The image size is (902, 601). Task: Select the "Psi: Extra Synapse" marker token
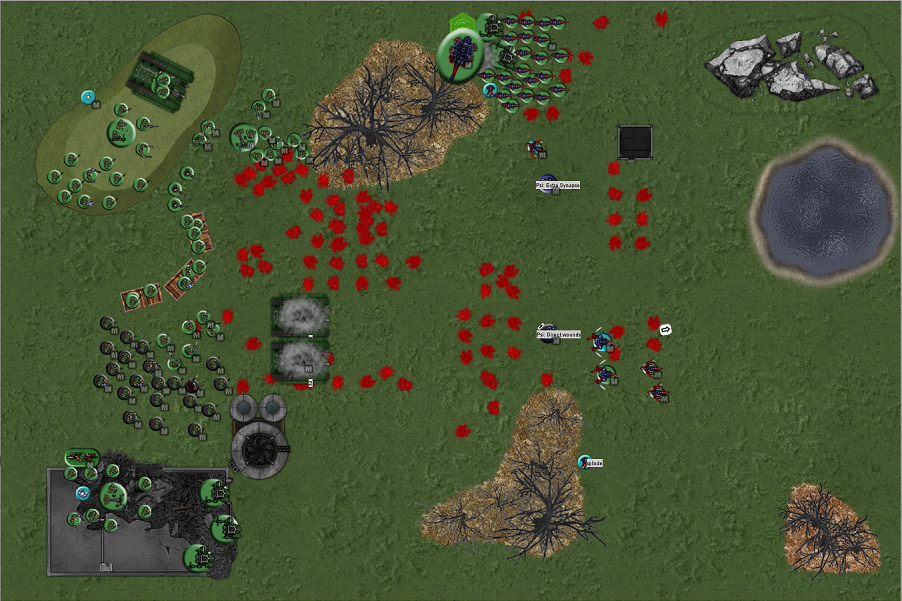(547, 183)
